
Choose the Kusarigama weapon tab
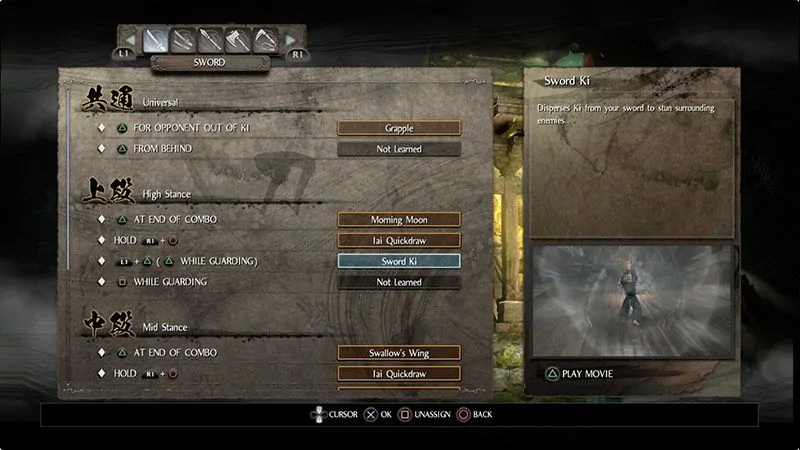(x=266, y=40)
